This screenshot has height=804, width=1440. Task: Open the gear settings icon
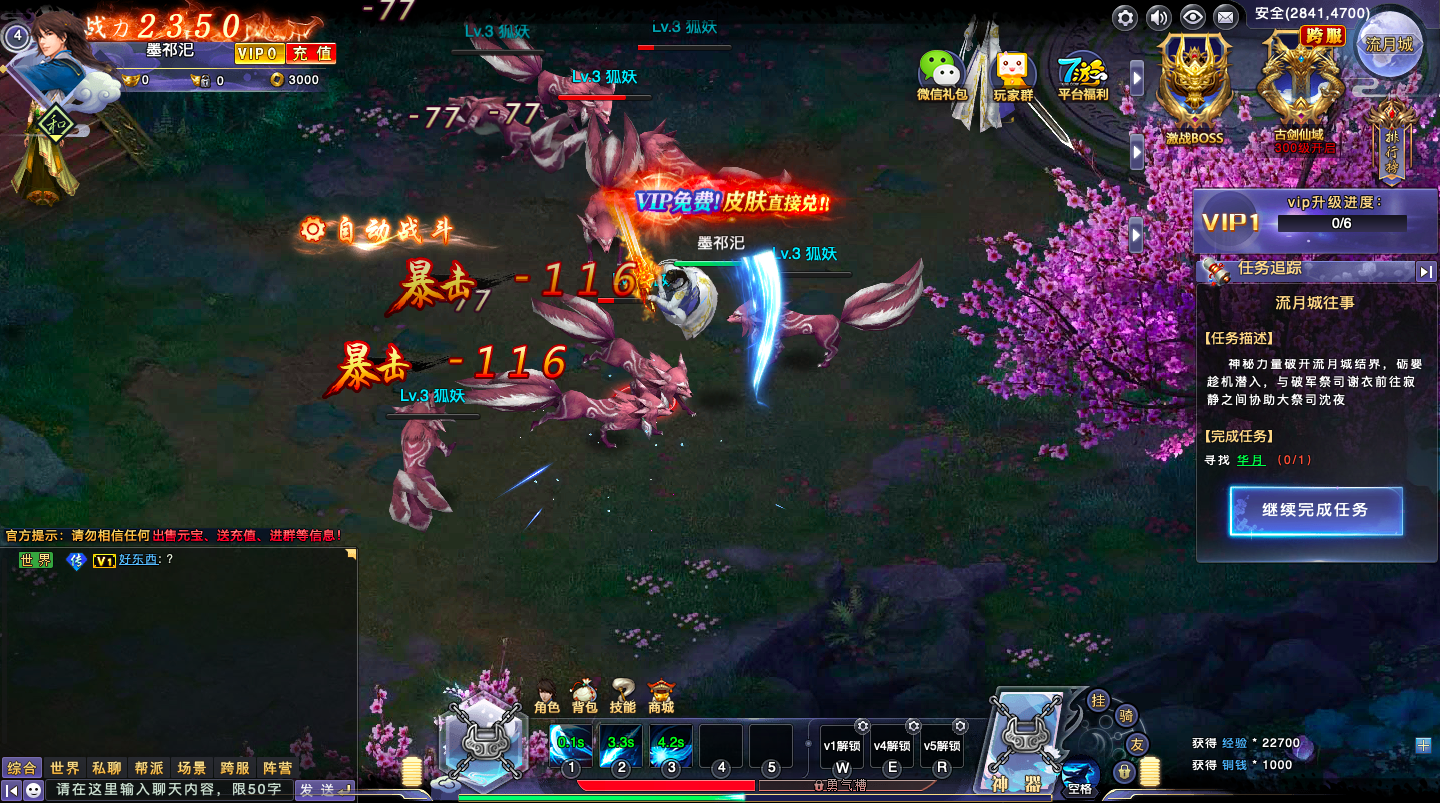1126,17
